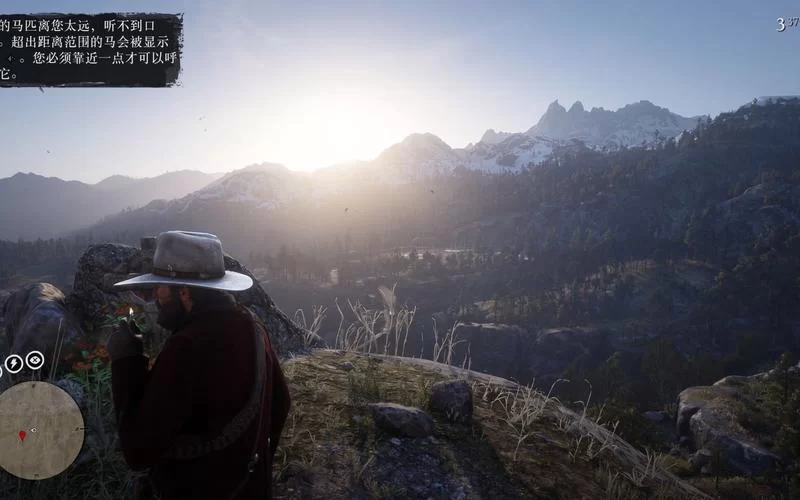800x500 pixels.
Task: Select the Dead Eye core icon
Action: 35,360
